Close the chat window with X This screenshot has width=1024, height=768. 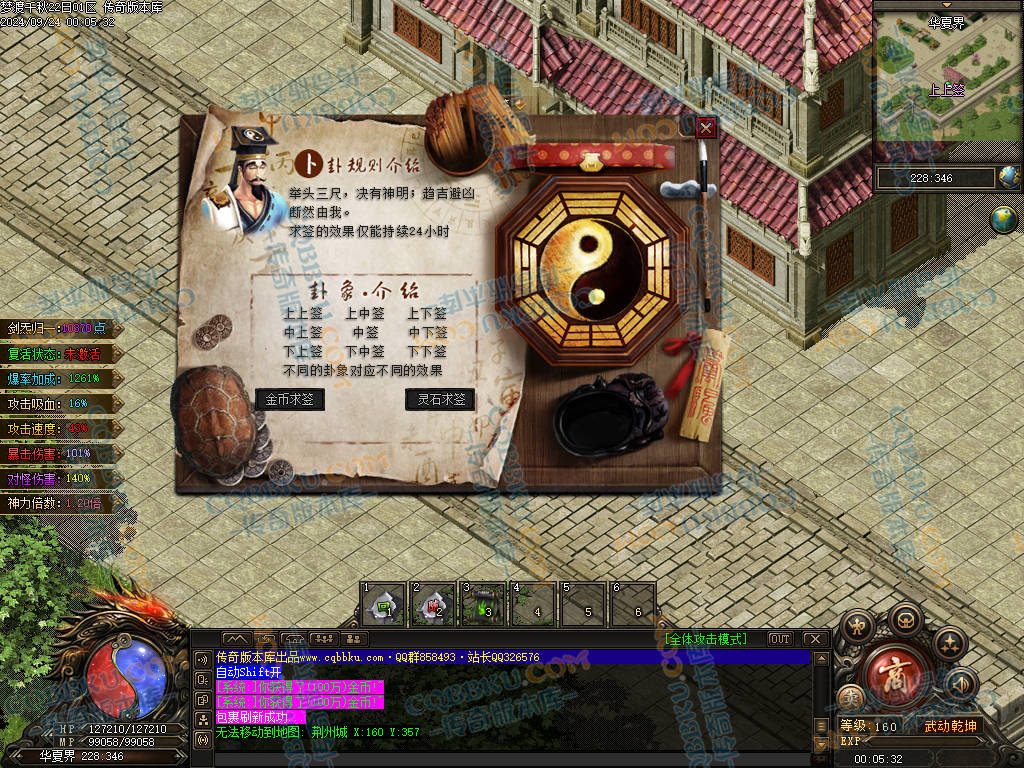[x=815, y=639]
